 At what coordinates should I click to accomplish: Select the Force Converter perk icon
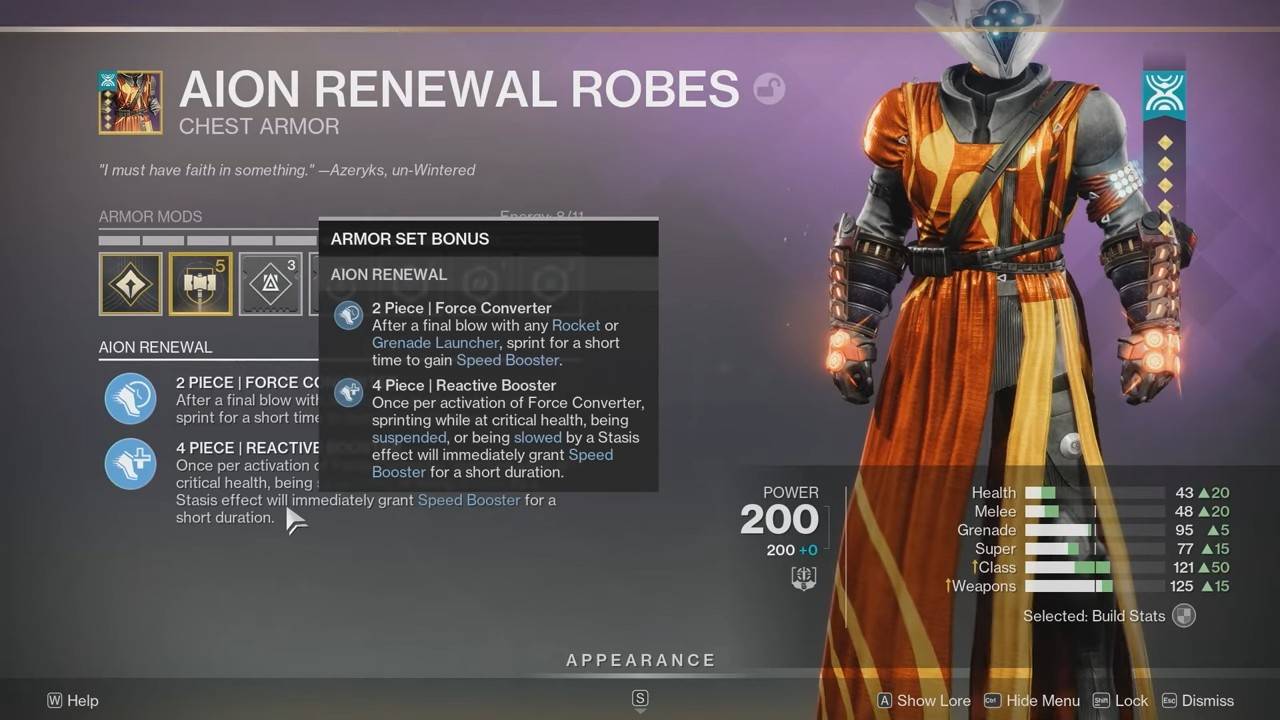[x=130, y=398]
